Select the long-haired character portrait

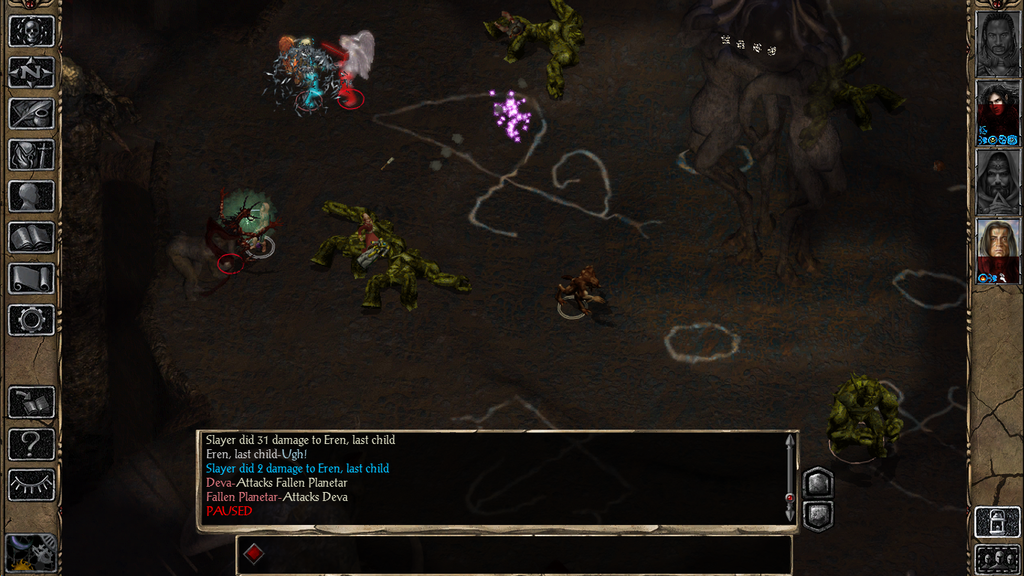pyautogui.click(x=997, y=250)
